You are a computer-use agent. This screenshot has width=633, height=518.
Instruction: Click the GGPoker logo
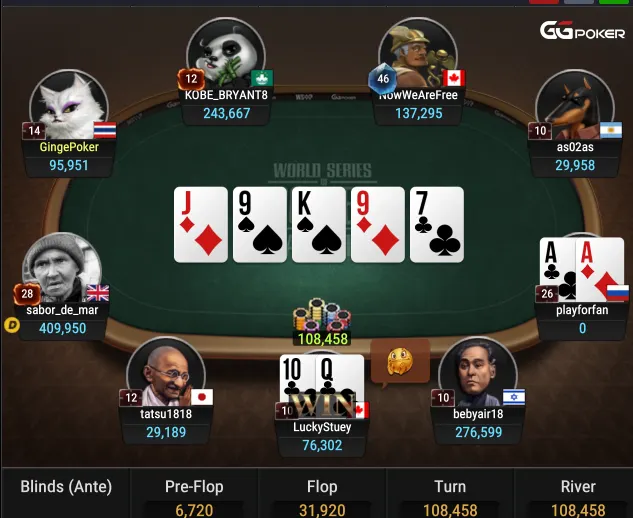583,31
